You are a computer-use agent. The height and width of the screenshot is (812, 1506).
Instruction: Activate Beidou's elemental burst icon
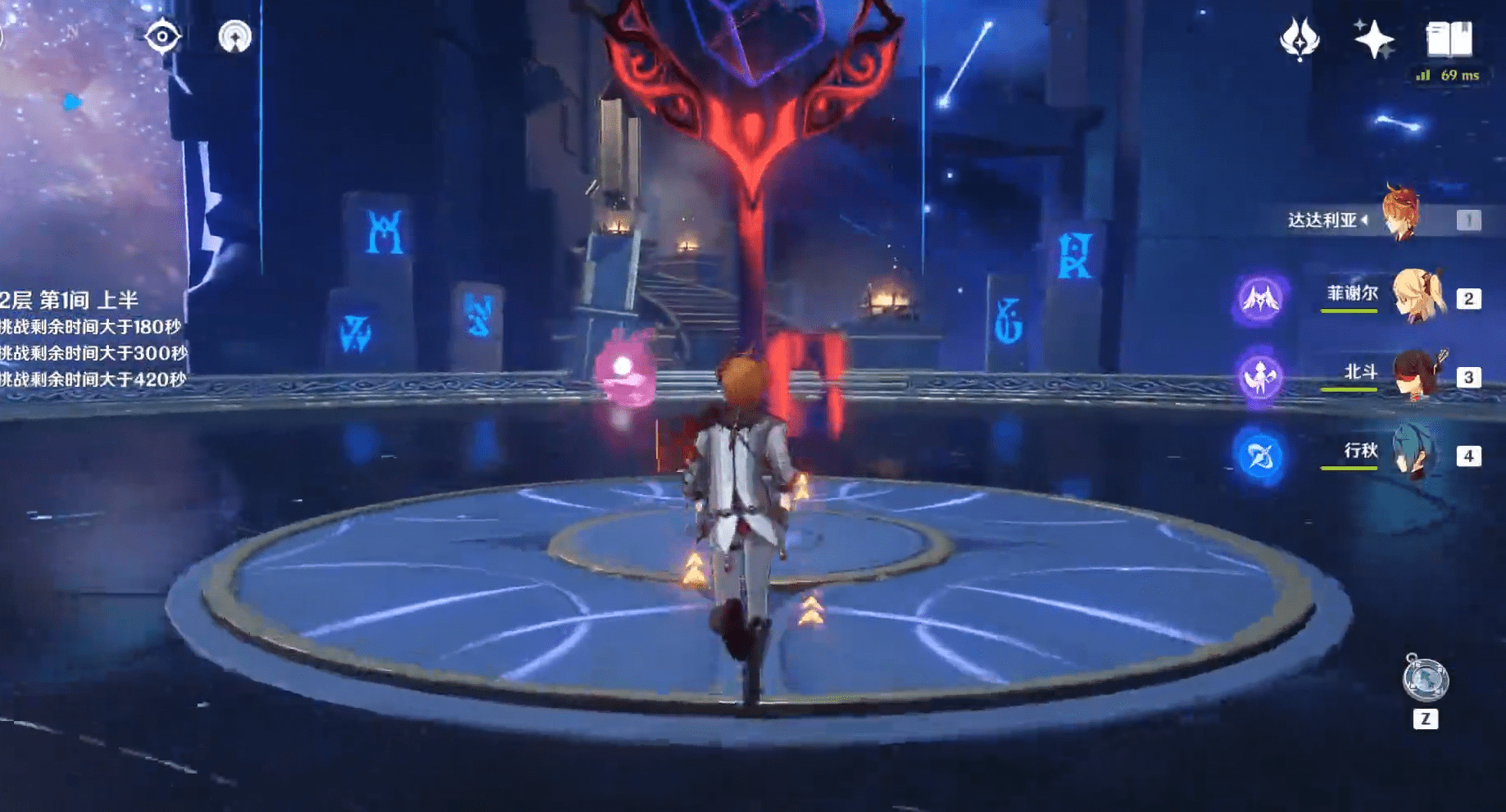point(1263,377)
